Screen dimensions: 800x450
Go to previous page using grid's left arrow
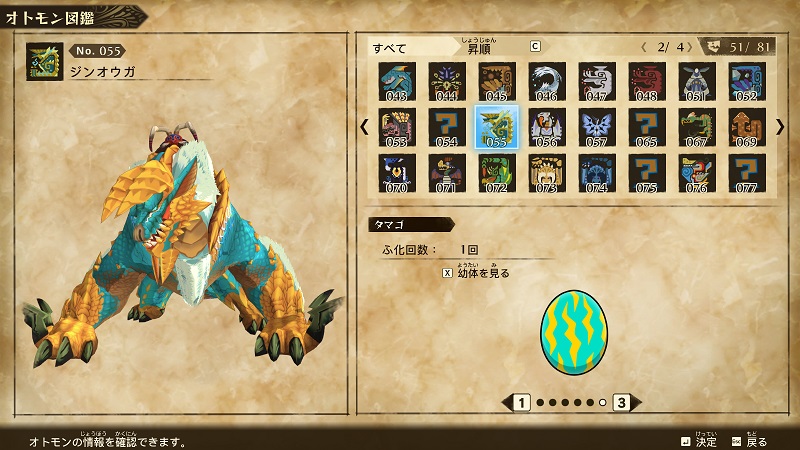coord(365,127)
